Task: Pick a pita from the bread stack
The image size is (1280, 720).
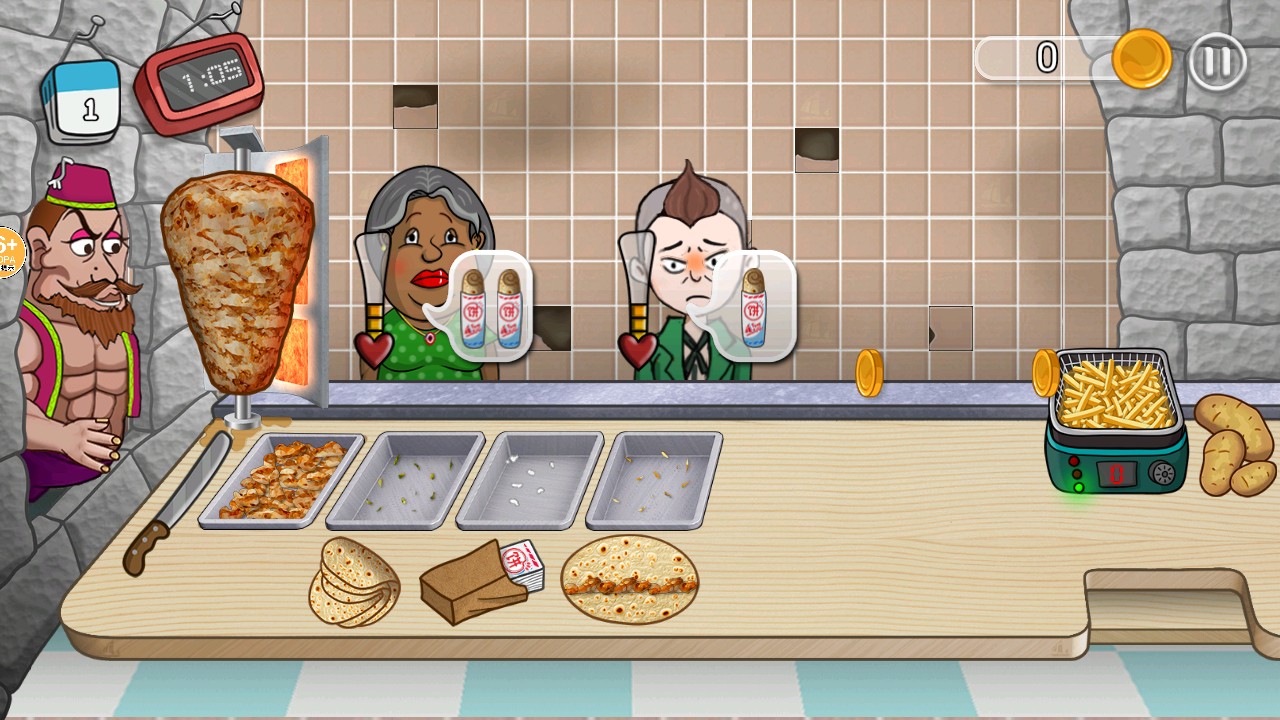Action: pyautogui.click(x=352, y=582)
